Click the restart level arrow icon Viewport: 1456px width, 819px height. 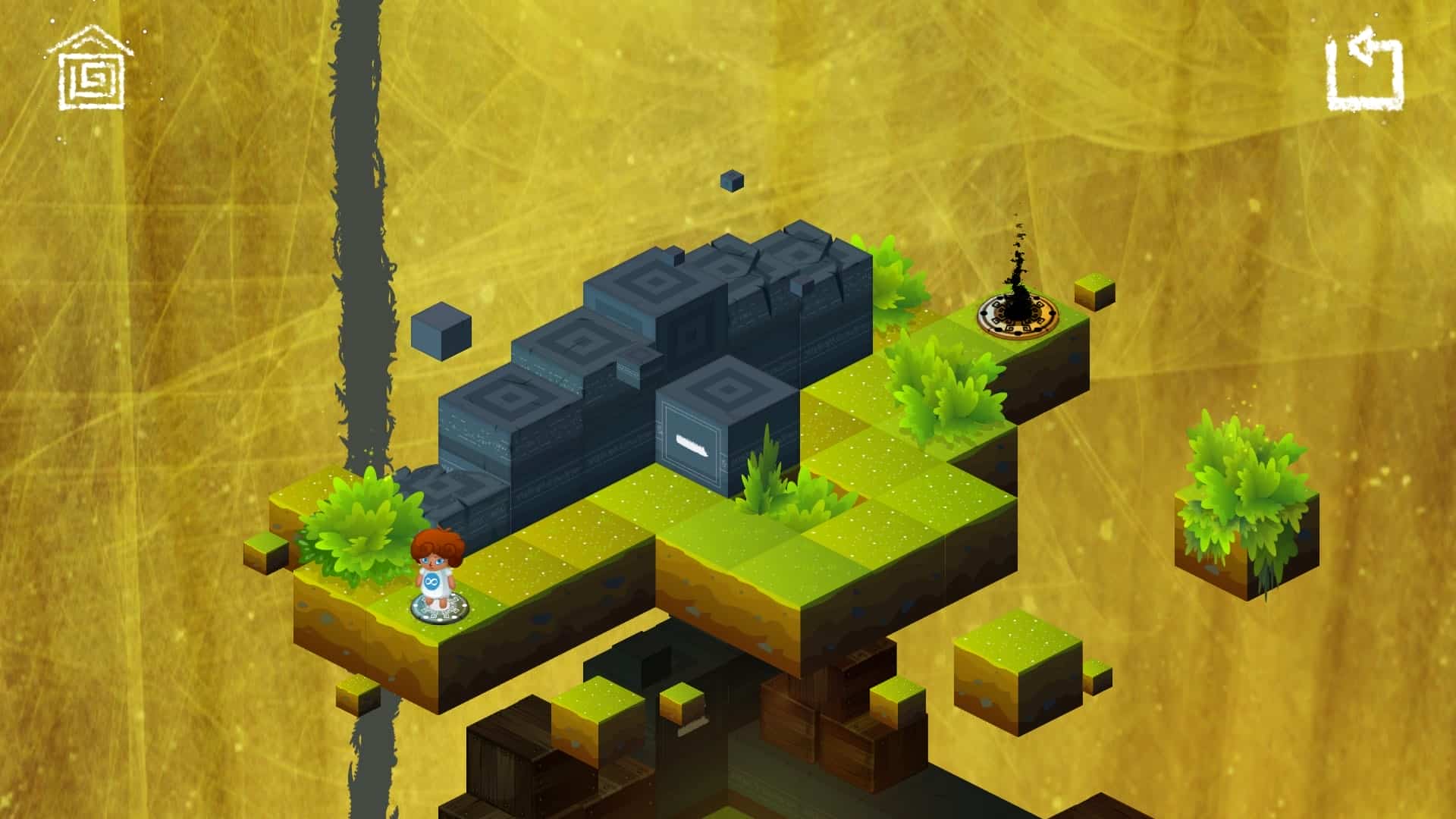1364,70
